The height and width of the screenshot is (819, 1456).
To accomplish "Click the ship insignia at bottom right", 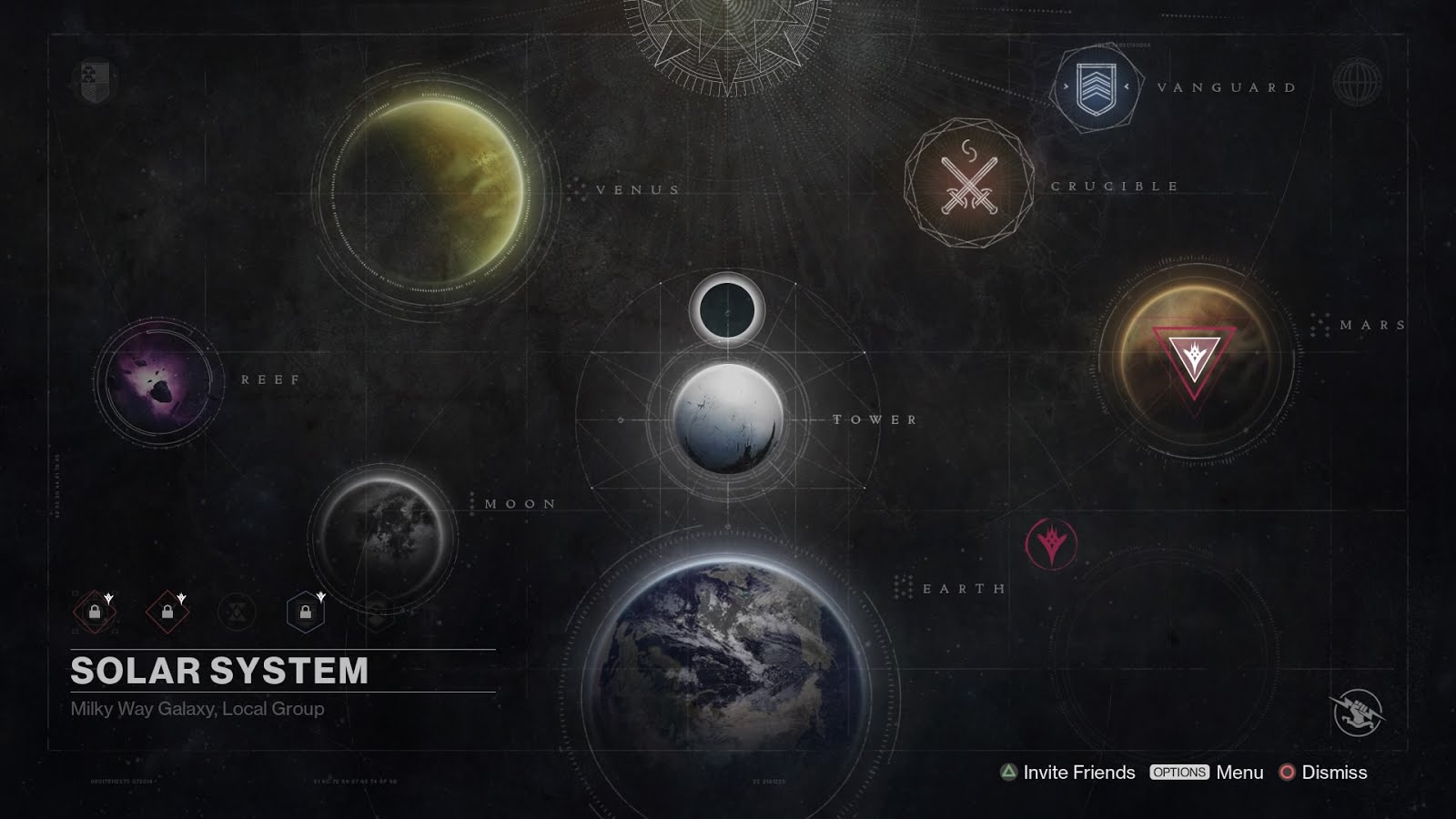I will [x=1357, y=711].
